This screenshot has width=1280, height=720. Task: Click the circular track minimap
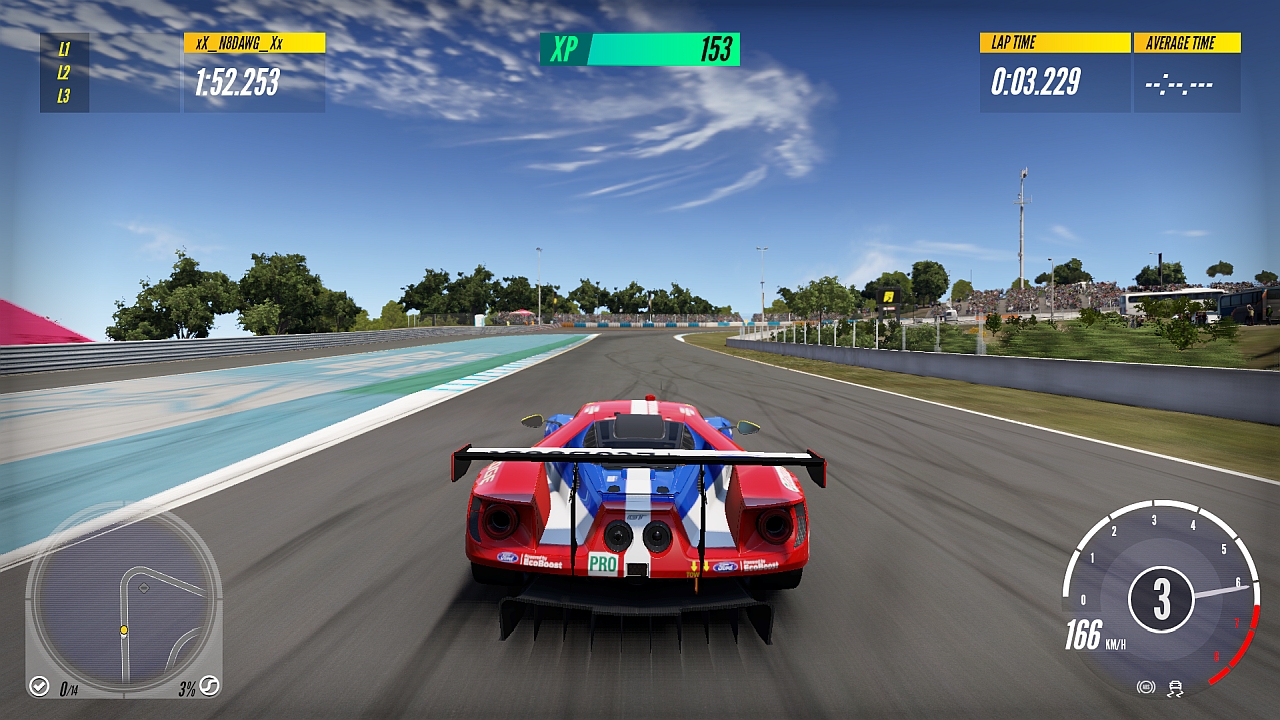pyautogui.click(x=123, y=600)
